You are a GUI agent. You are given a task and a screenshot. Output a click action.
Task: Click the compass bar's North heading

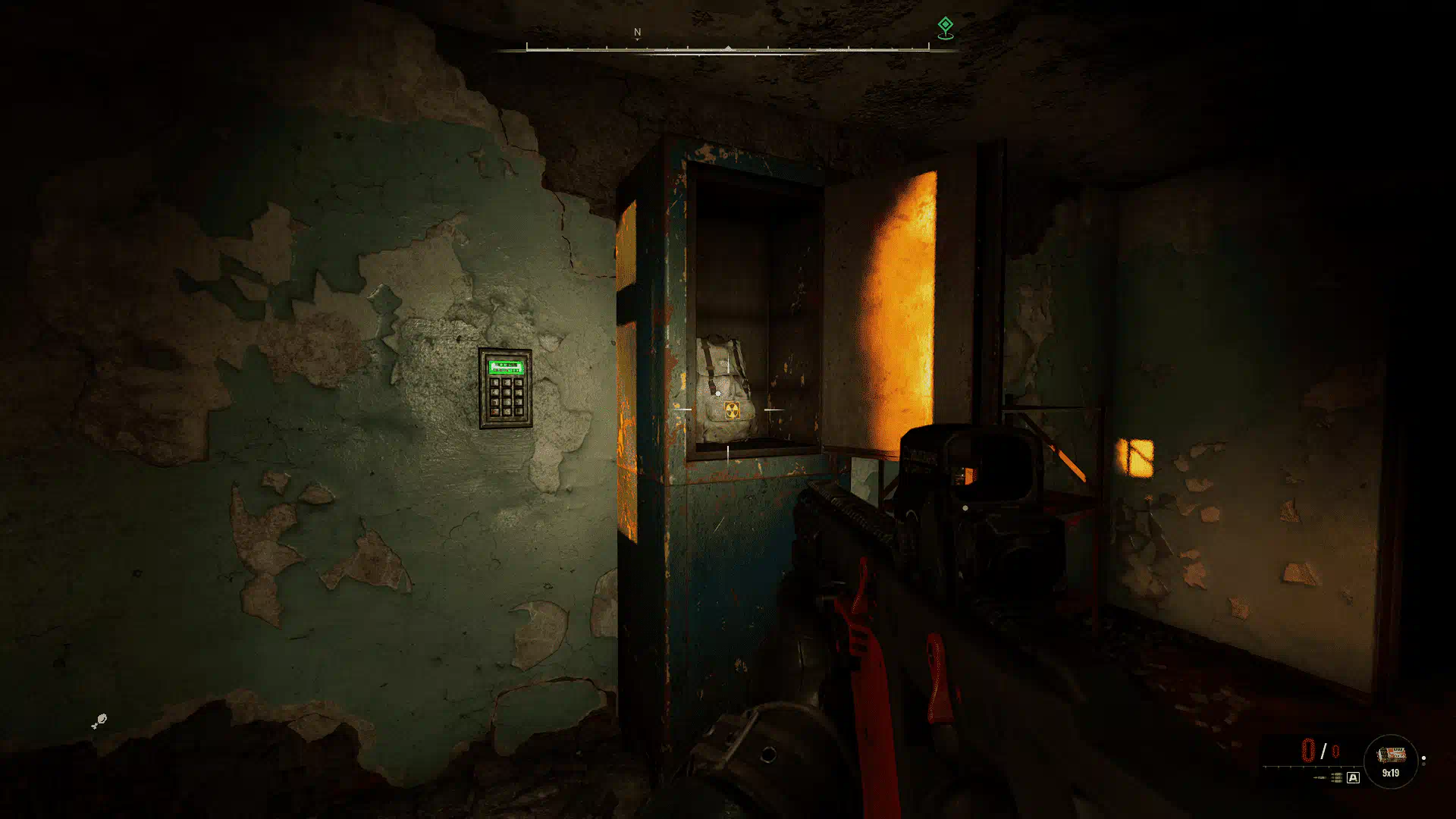(x=637, y=33)
